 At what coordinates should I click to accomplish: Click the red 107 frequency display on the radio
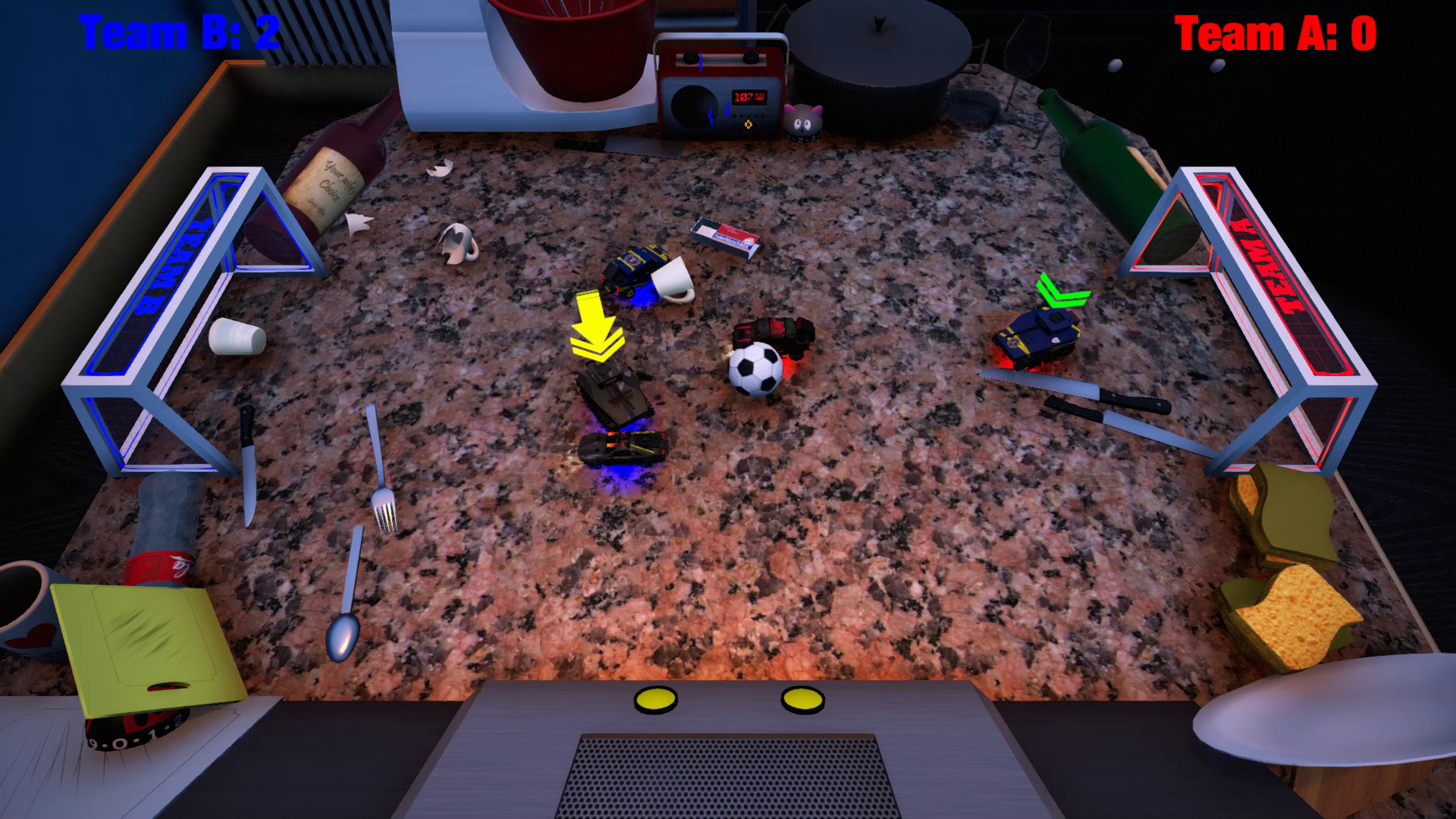(x=748, y=96)
